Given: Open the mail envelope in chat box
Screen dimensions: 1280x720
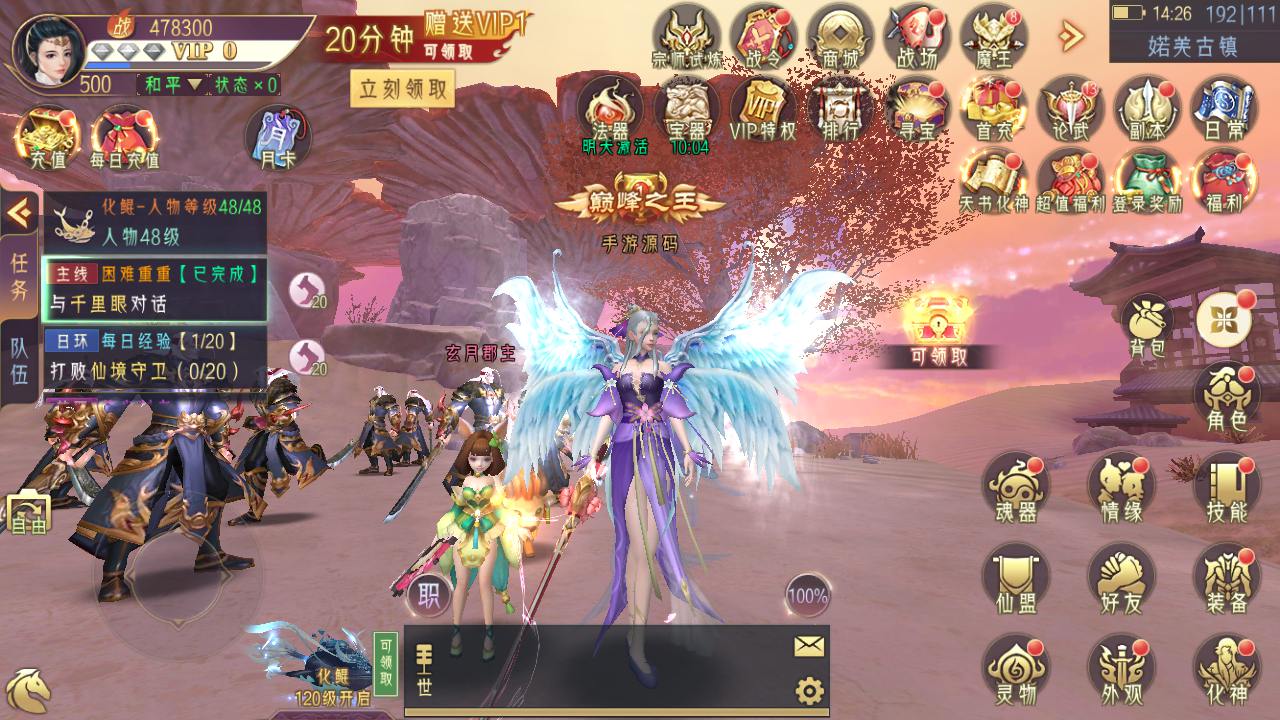Looking at the screenshot, I should [809, 646].
